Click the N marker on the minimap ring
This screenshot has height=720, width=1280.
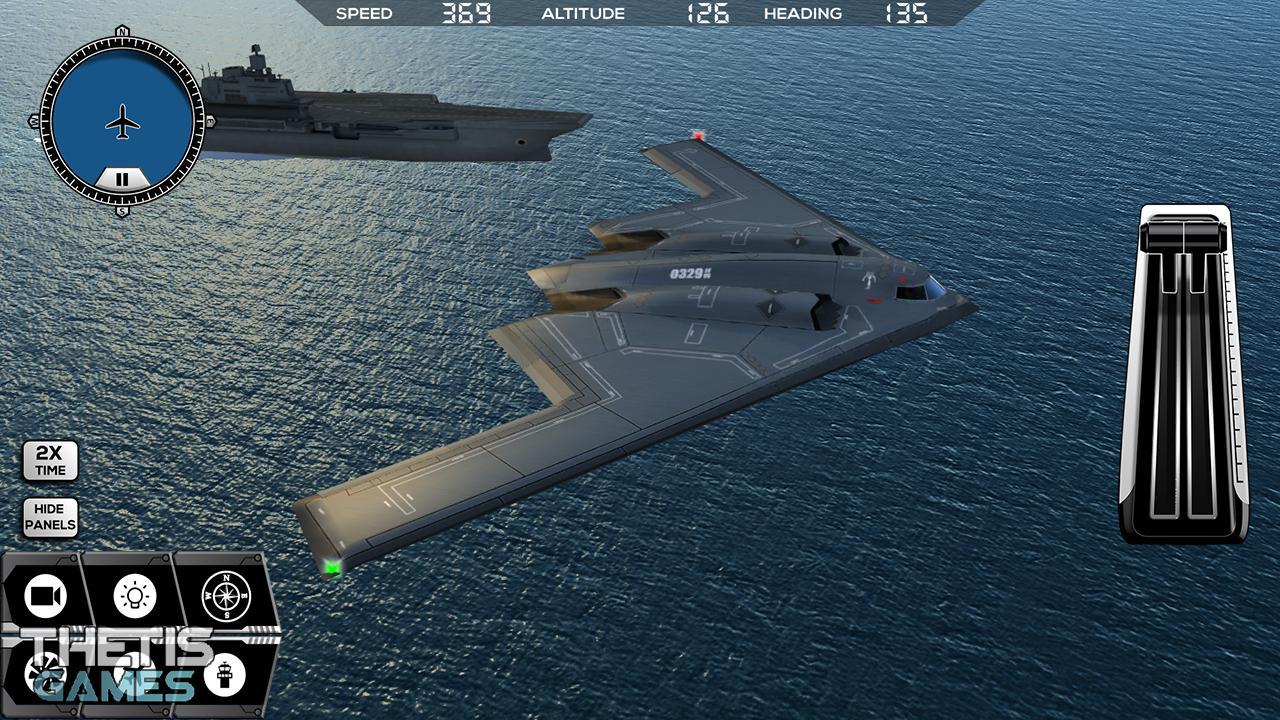(121, 33)
